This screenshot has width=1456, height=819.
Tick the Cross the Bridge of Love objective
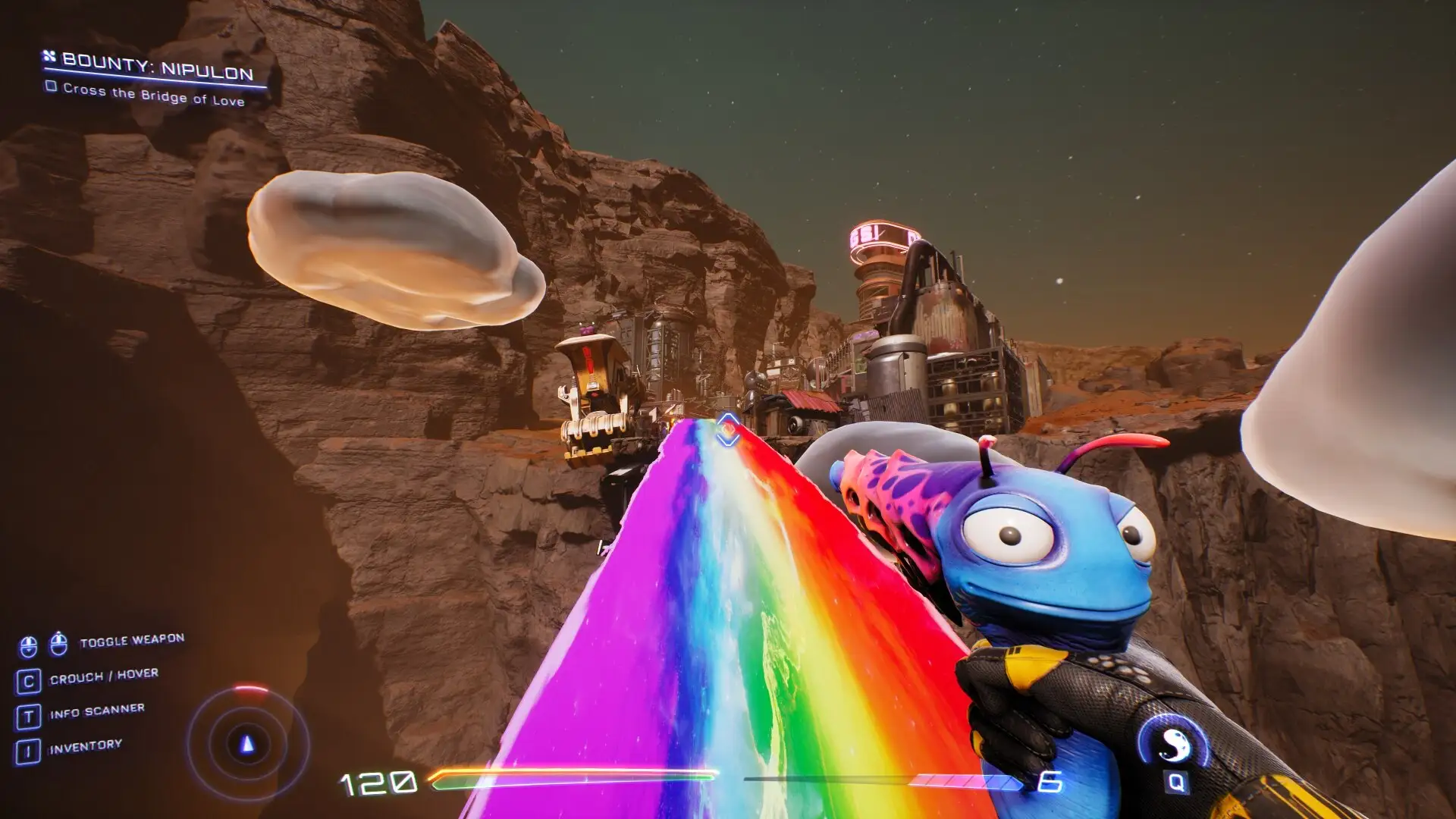click(x=52, y=86)
